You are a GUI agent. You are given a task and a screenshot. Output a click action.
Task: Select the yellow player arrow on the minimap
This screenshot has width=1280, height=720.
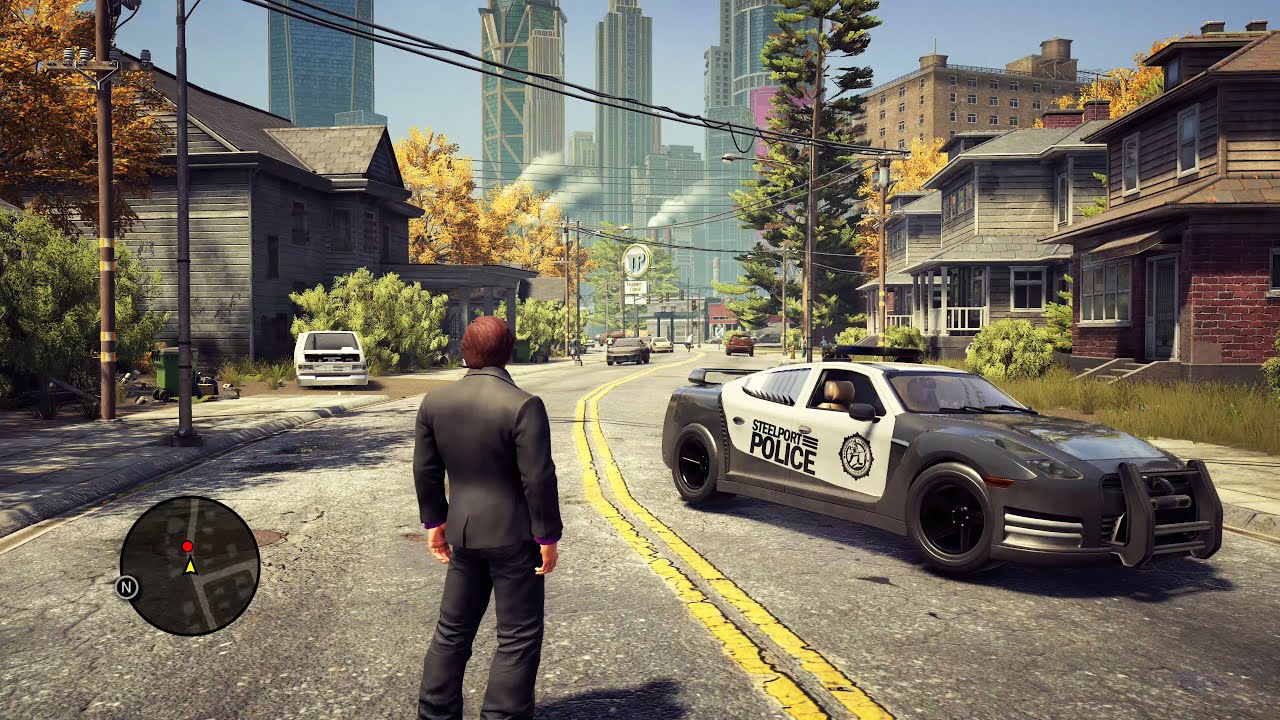(x=190, y=566)
